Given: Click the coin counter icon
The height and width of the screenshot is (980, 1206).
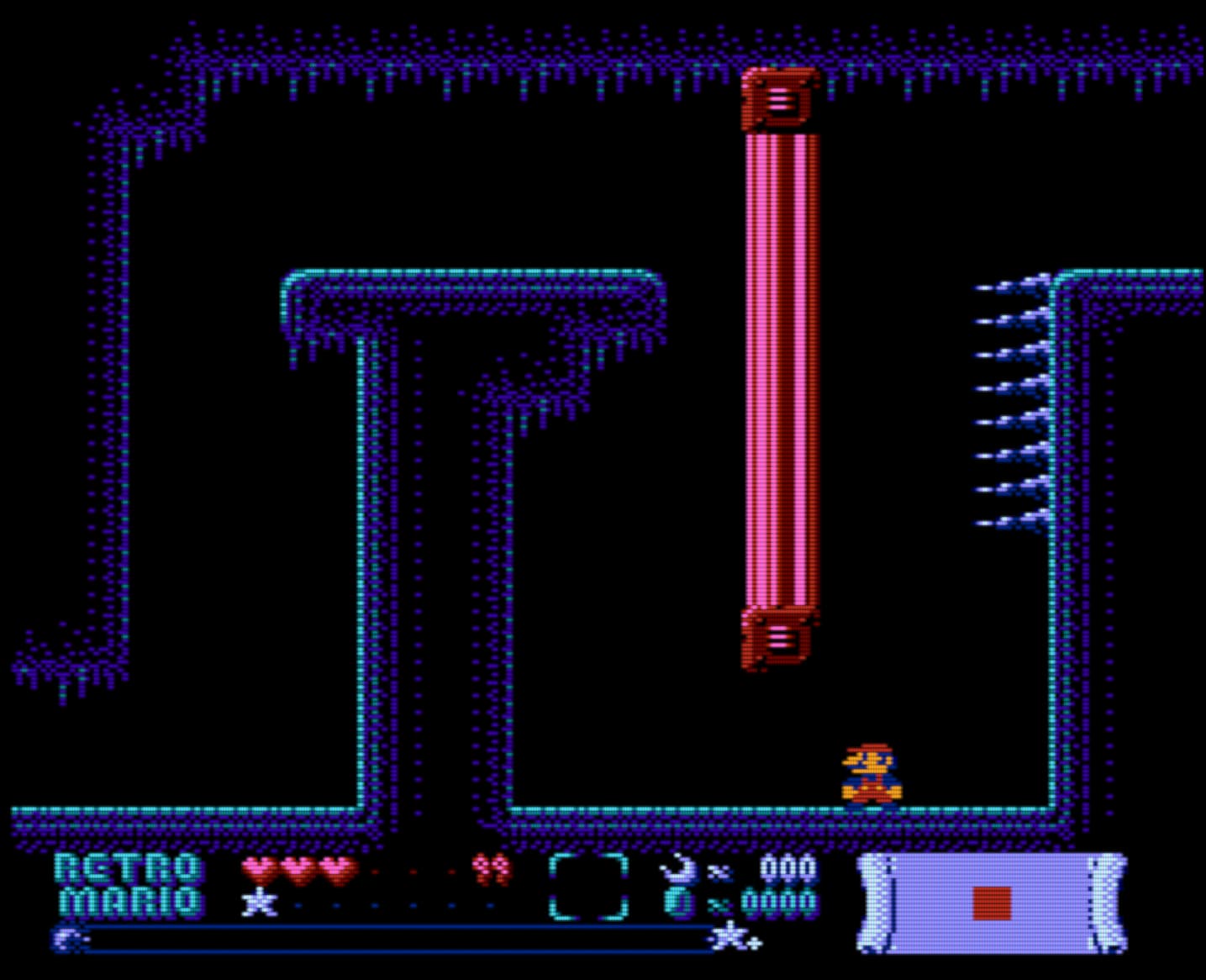Looking at the screenshot, I should pyautogui.click(x=678, y=904).
